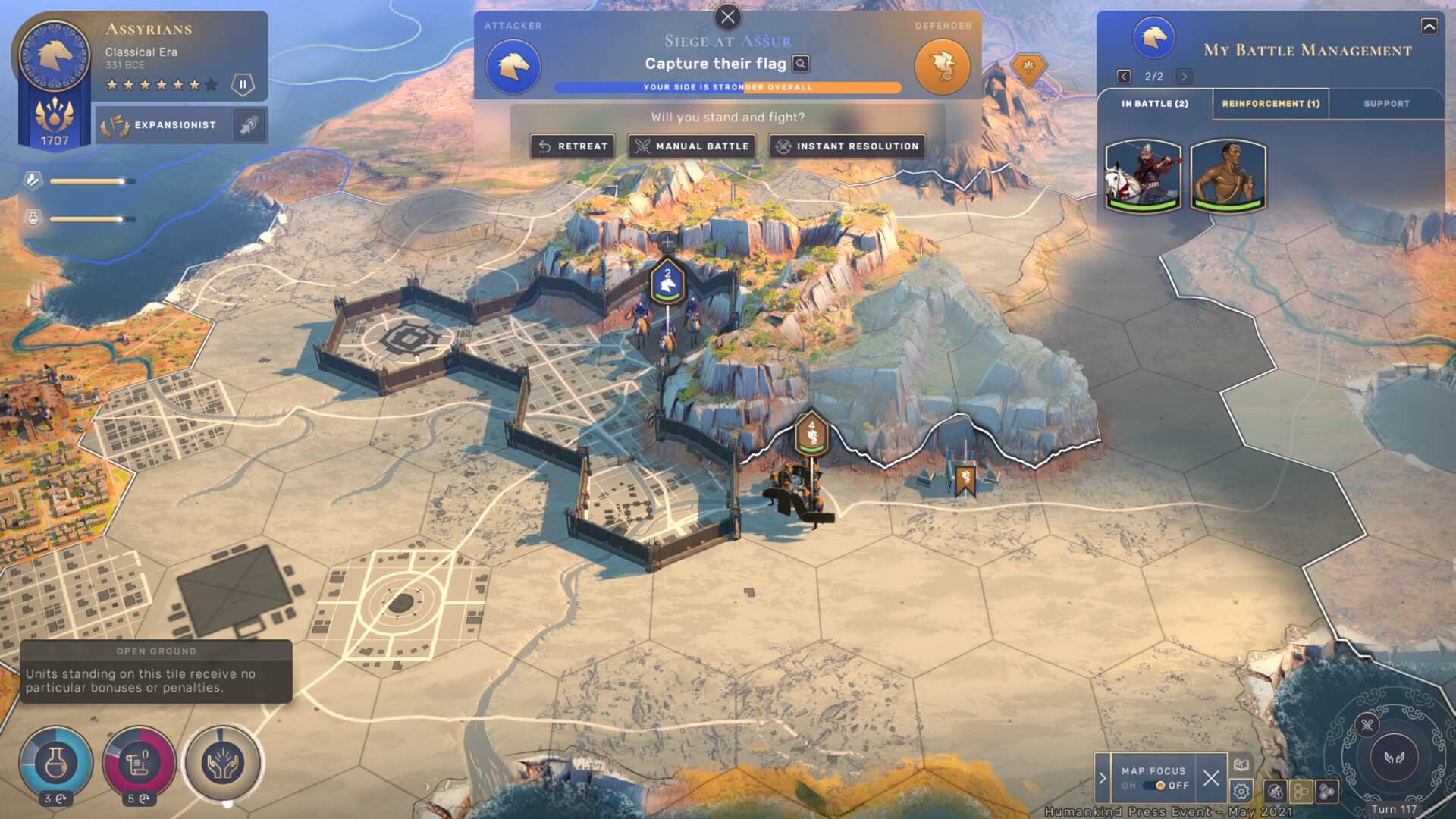Collapse the My Battle Management panel

(1429, 27)
